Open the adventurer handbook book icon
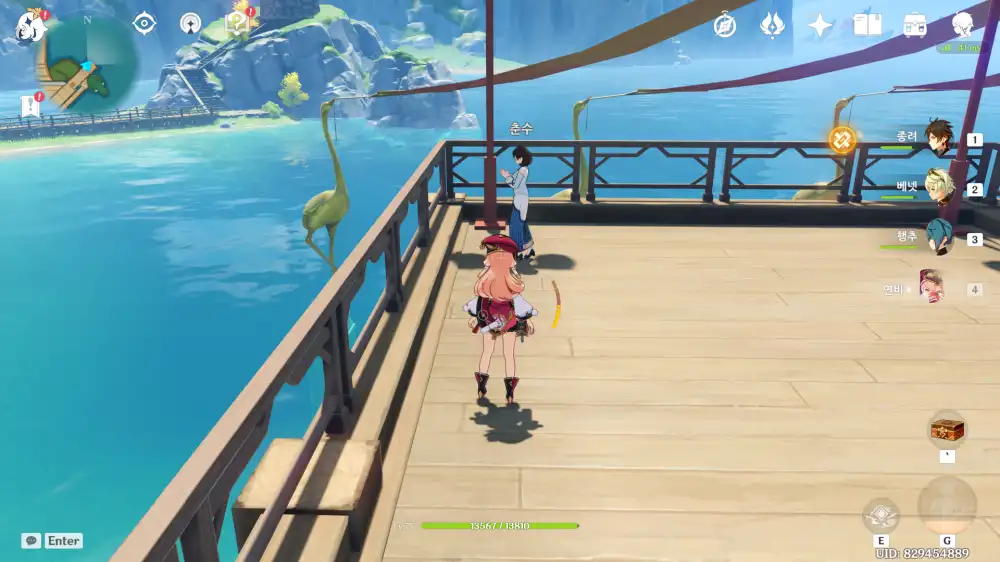The width and height of the screenshot is (1000, 562). (867, 25)
